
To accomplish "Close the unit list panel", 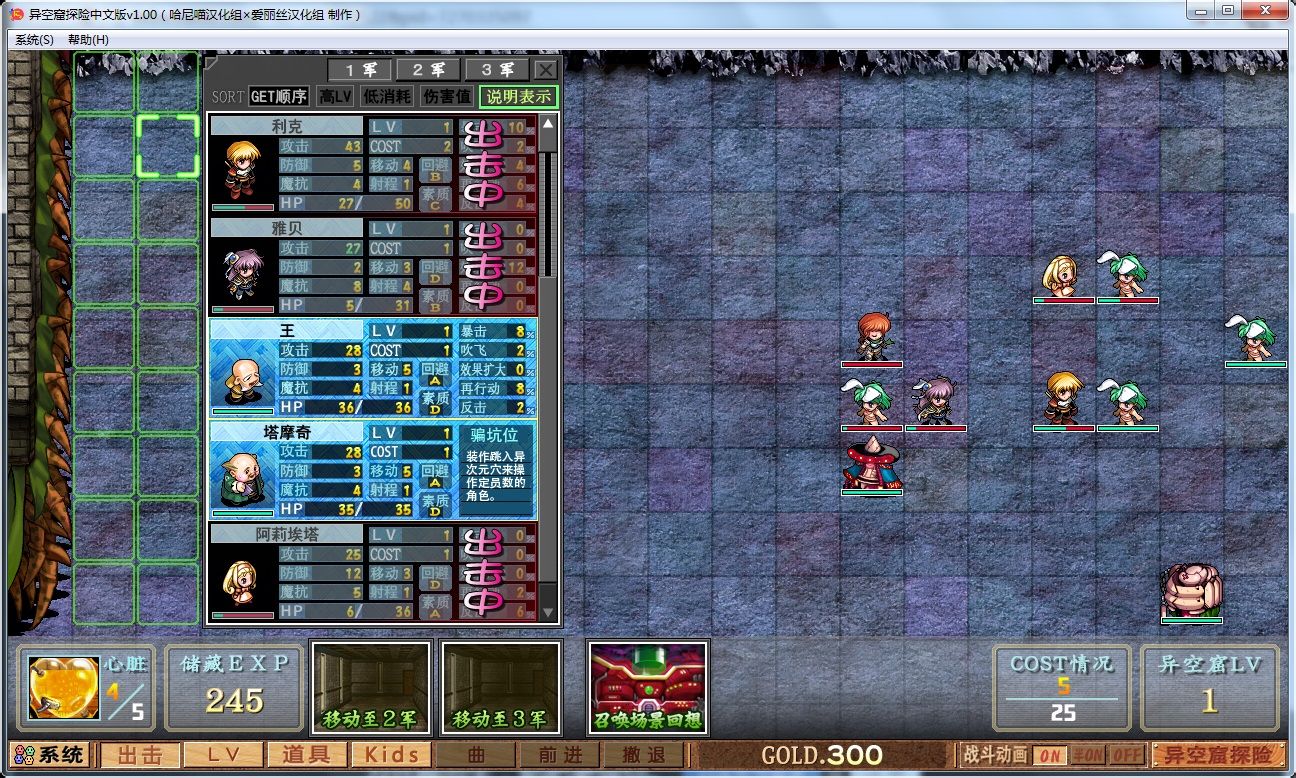I will [x=545, y=70].
